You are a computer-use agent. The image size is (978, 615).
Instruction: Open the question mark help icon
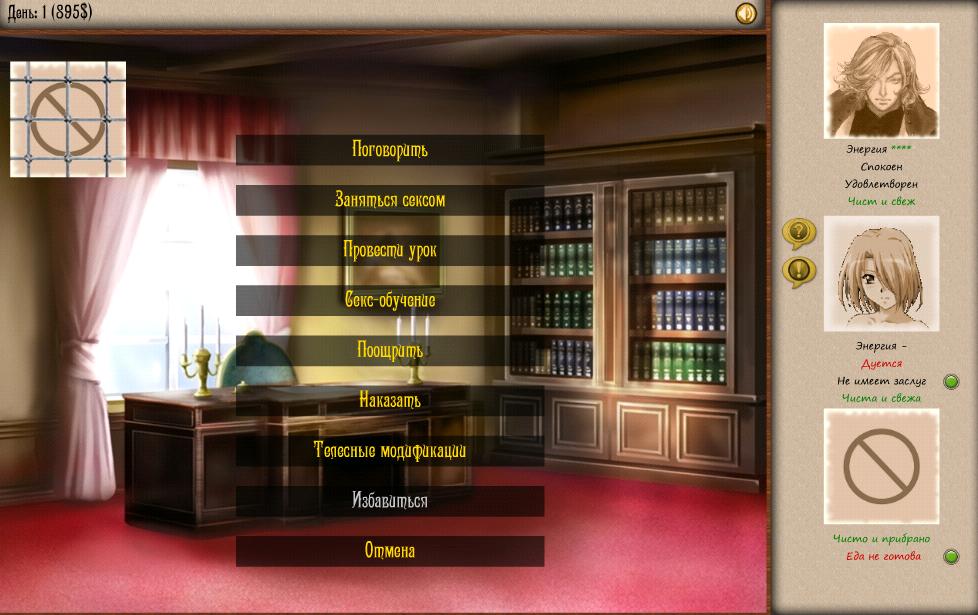point(798,233)
